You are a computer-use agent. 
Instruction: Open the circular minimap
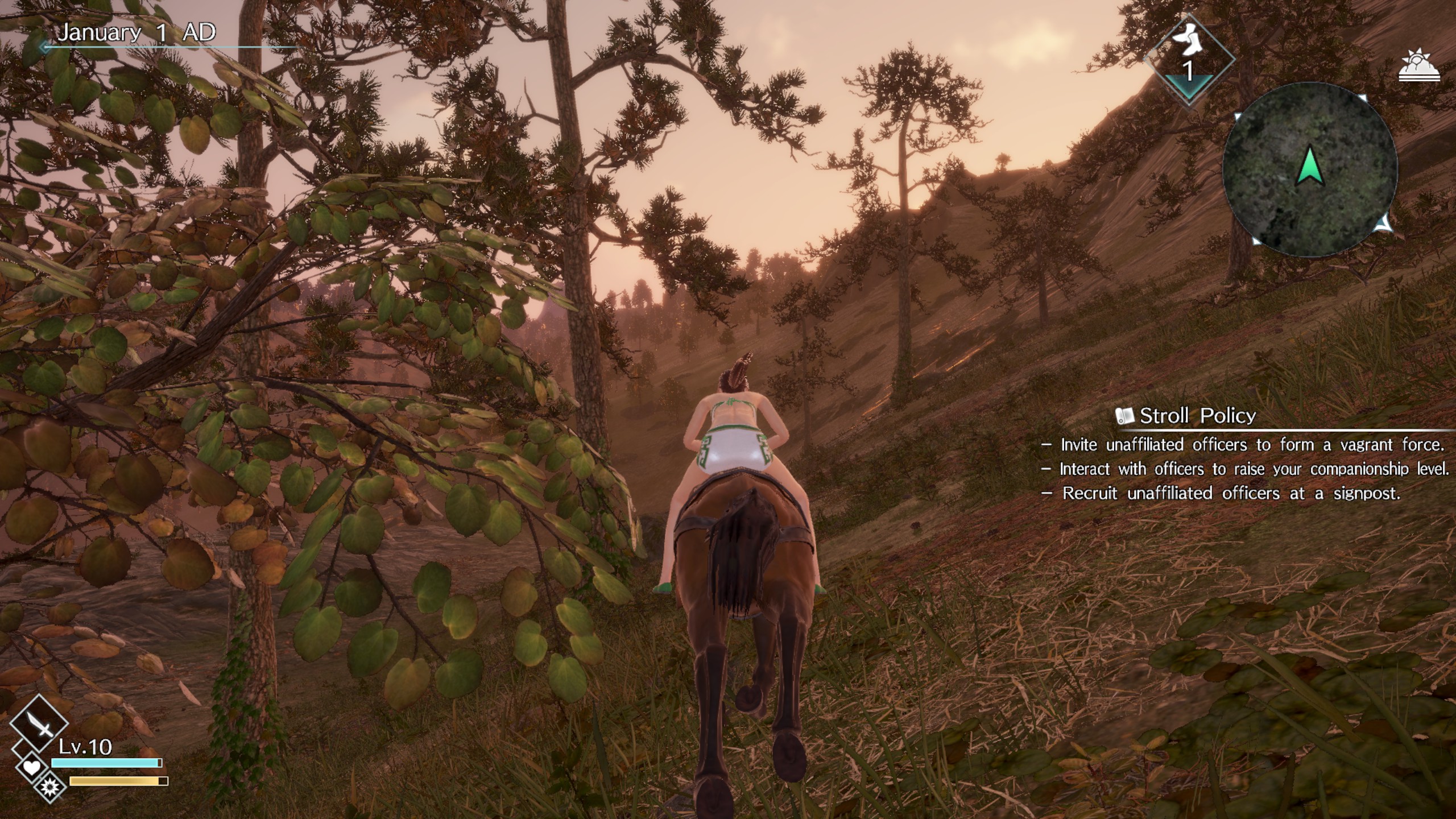click(x=1309, y=171)
